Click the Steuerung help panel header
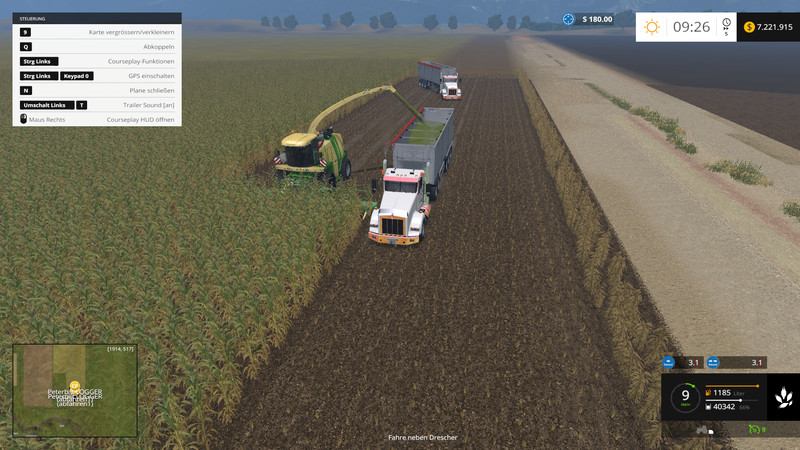800x450 pixels. click(97, 18)
